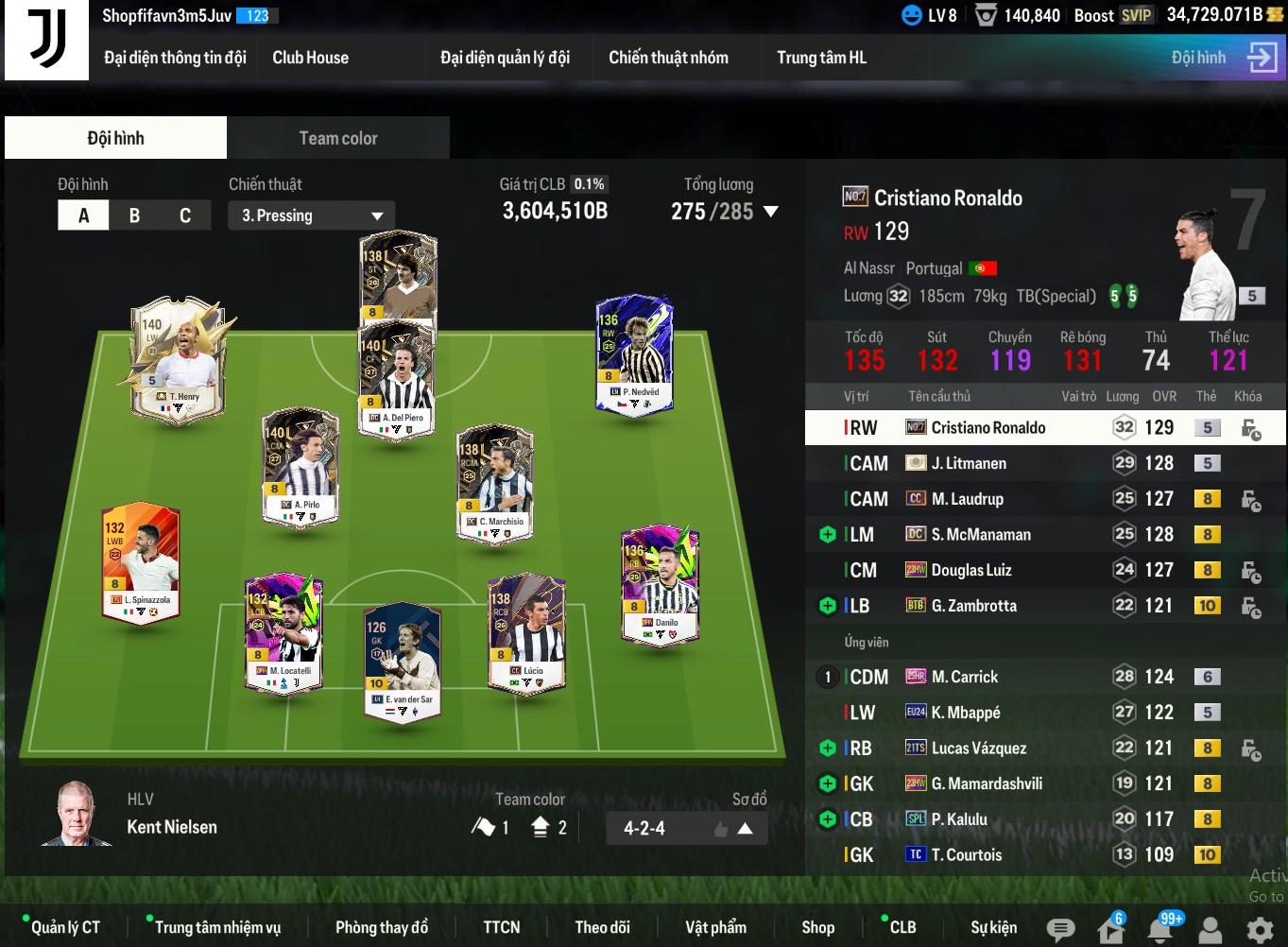Select squad preset C
This screenshot has width=1288, height=947.
click(185, 215)
